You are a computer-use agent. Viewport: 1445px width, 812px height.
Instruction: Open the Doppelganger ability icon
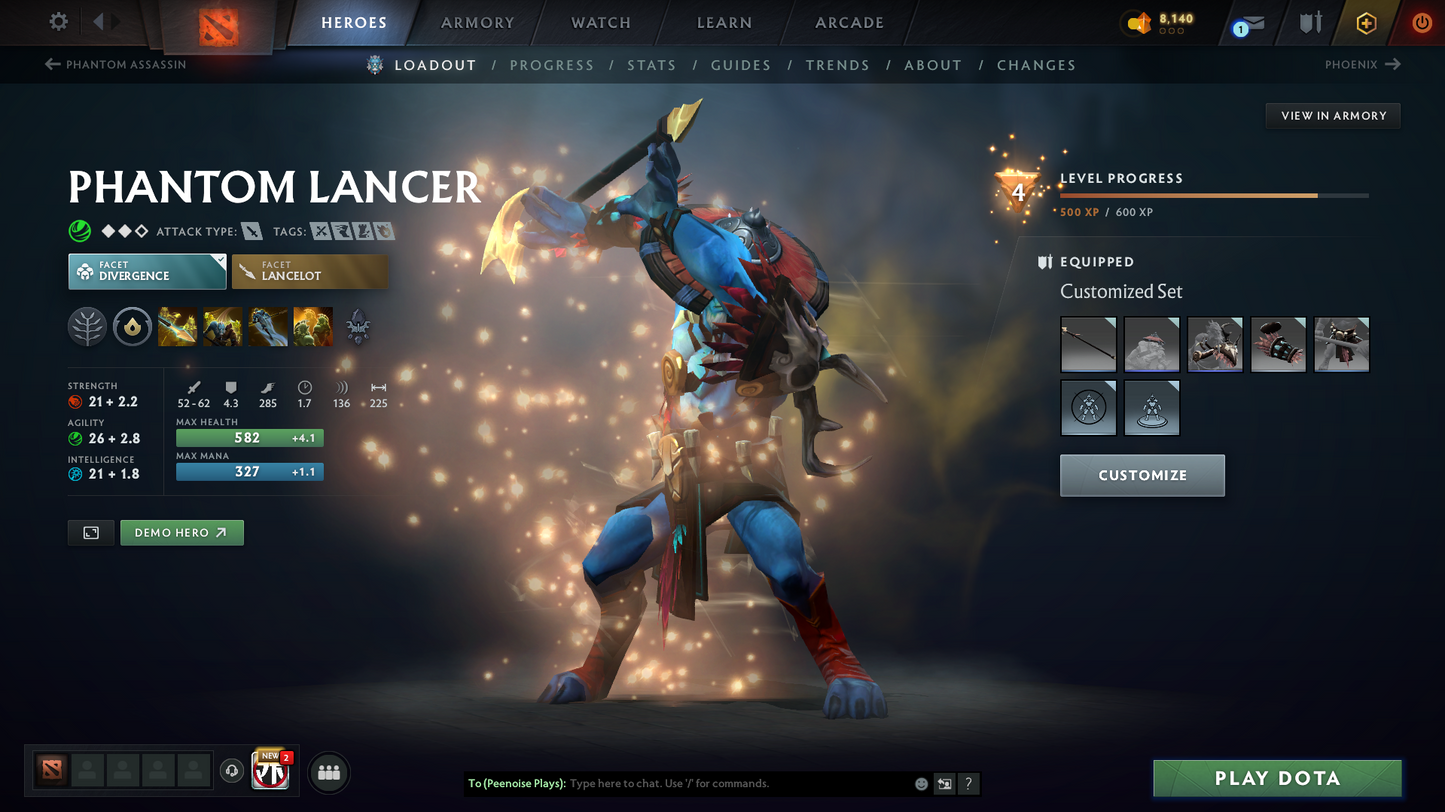[222, 327]
